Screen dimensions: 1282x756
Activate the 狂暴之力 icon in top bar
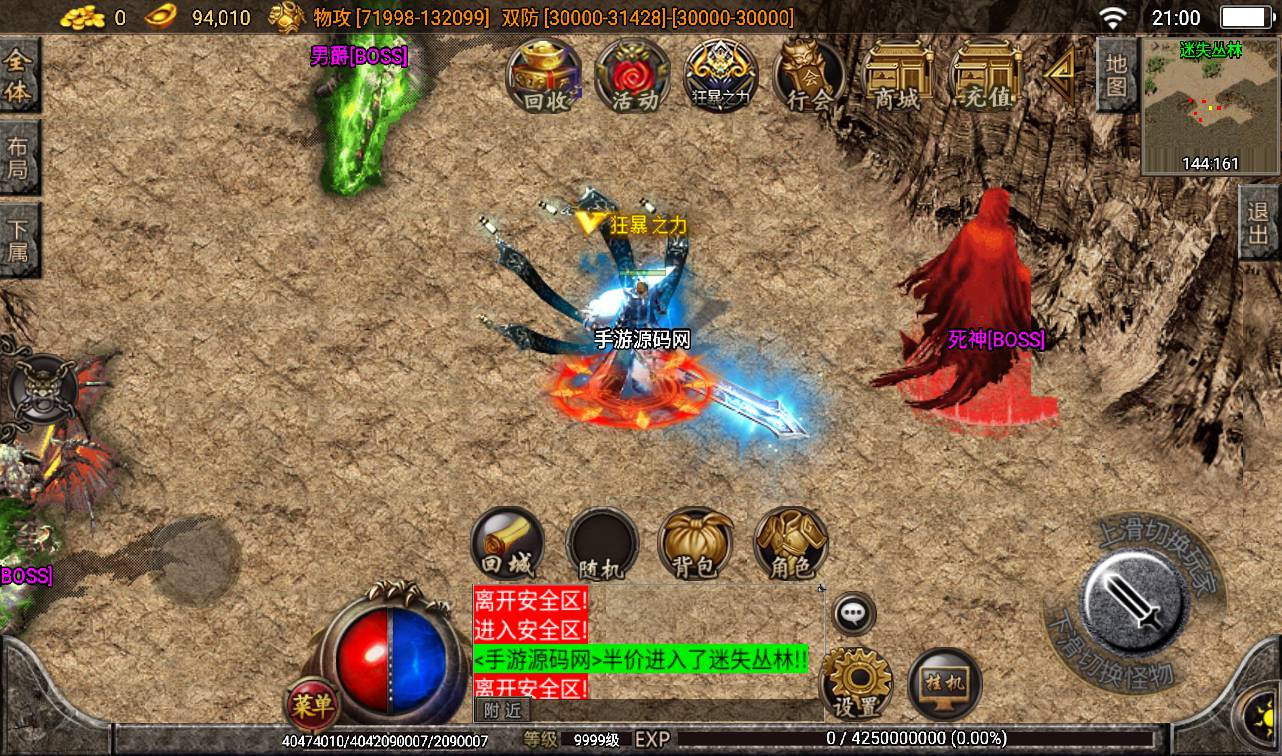pos(721,77)
